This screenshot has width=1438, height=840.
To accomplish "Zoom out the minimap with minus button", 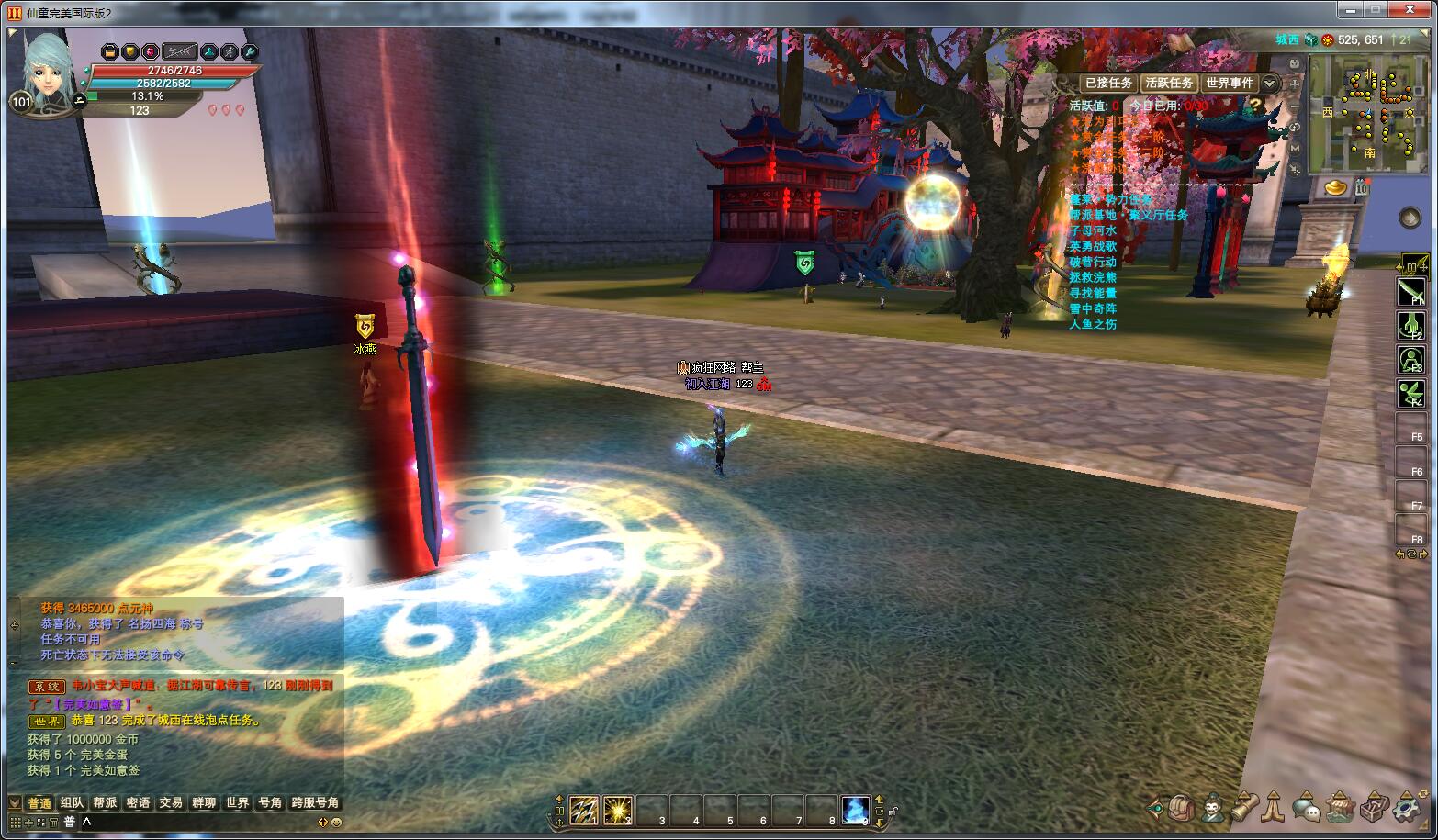I will pos(1295,106).
